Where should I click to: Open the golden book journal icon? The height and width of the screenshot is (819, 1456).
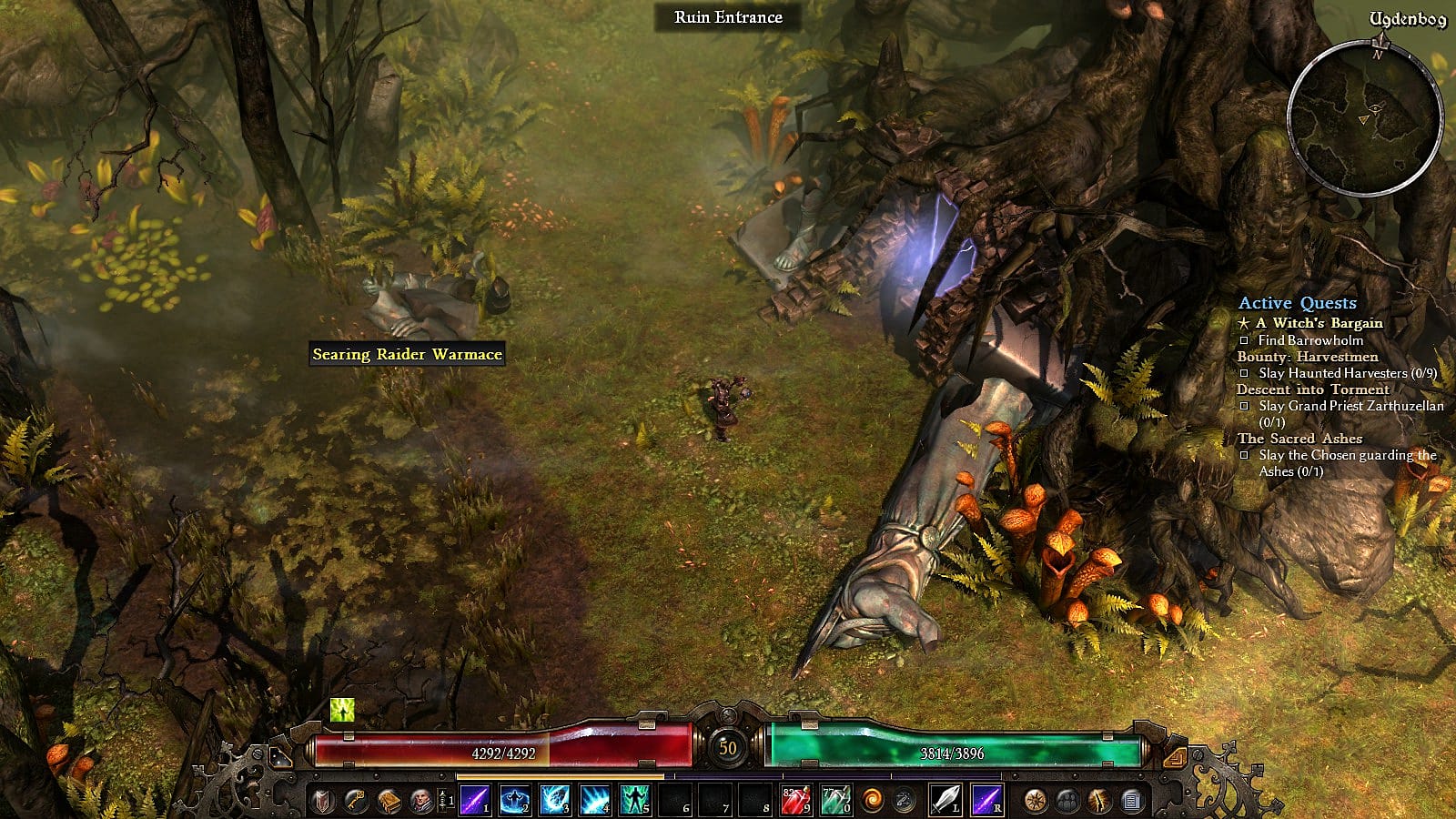389,801
